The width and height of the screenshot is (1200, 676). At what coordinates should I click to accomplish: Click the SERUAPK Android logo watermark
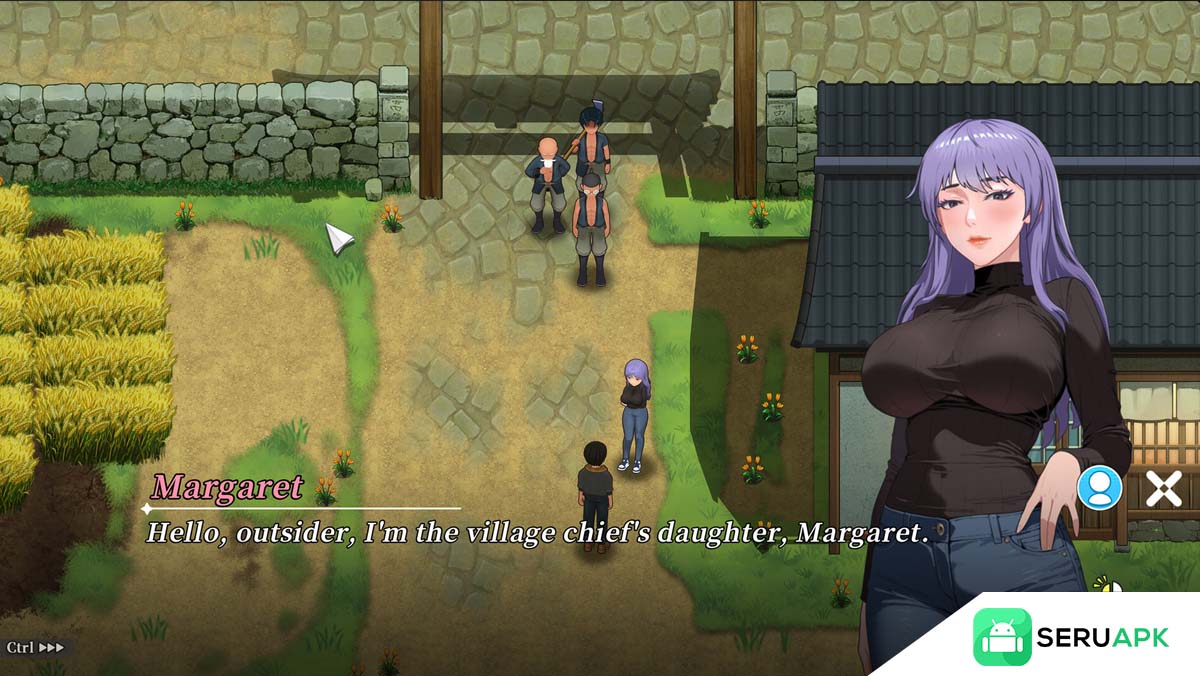(1002, 637)
